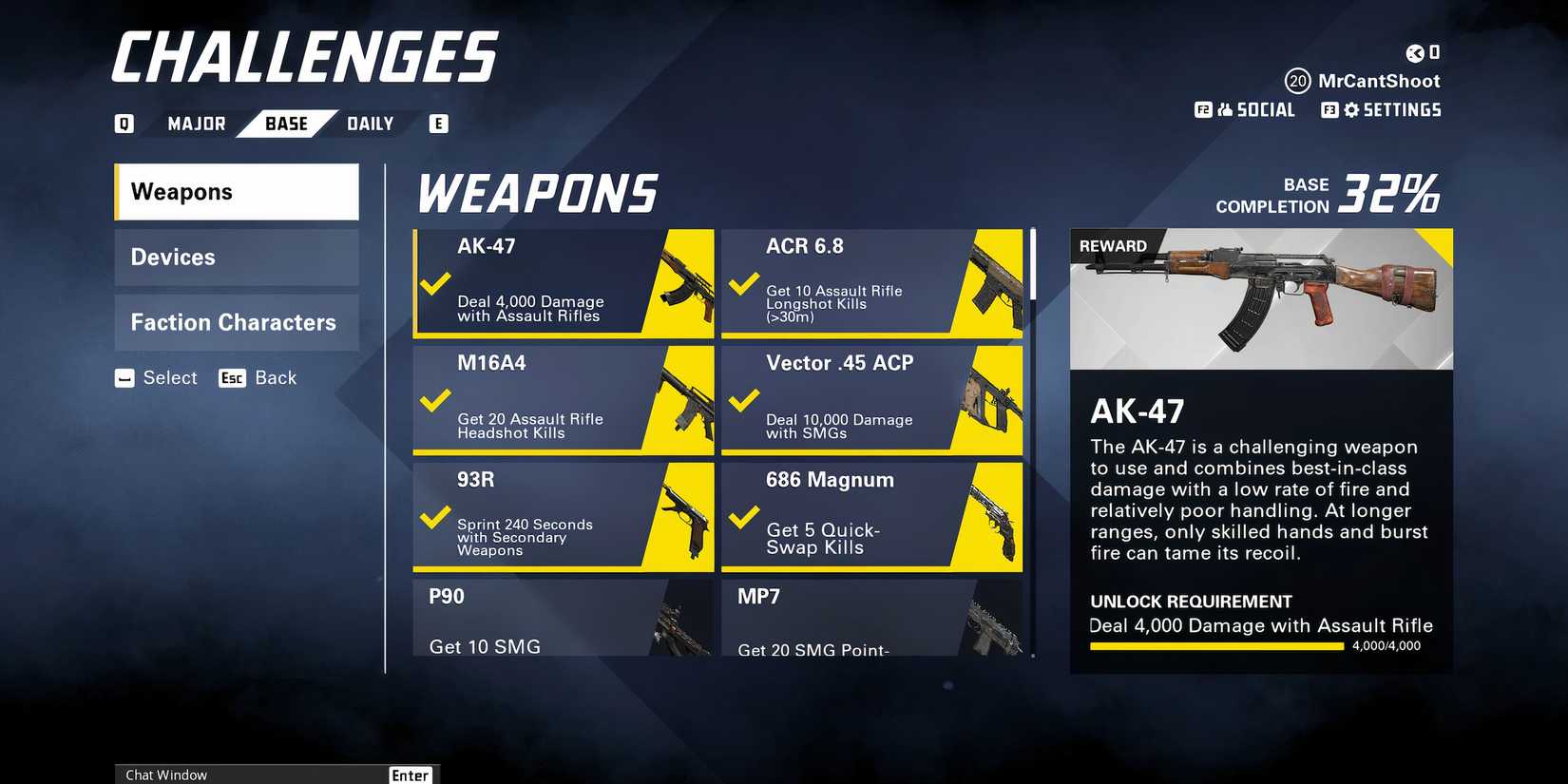Switch to the Major tab
1568x784 pixels.
(195, 123)
